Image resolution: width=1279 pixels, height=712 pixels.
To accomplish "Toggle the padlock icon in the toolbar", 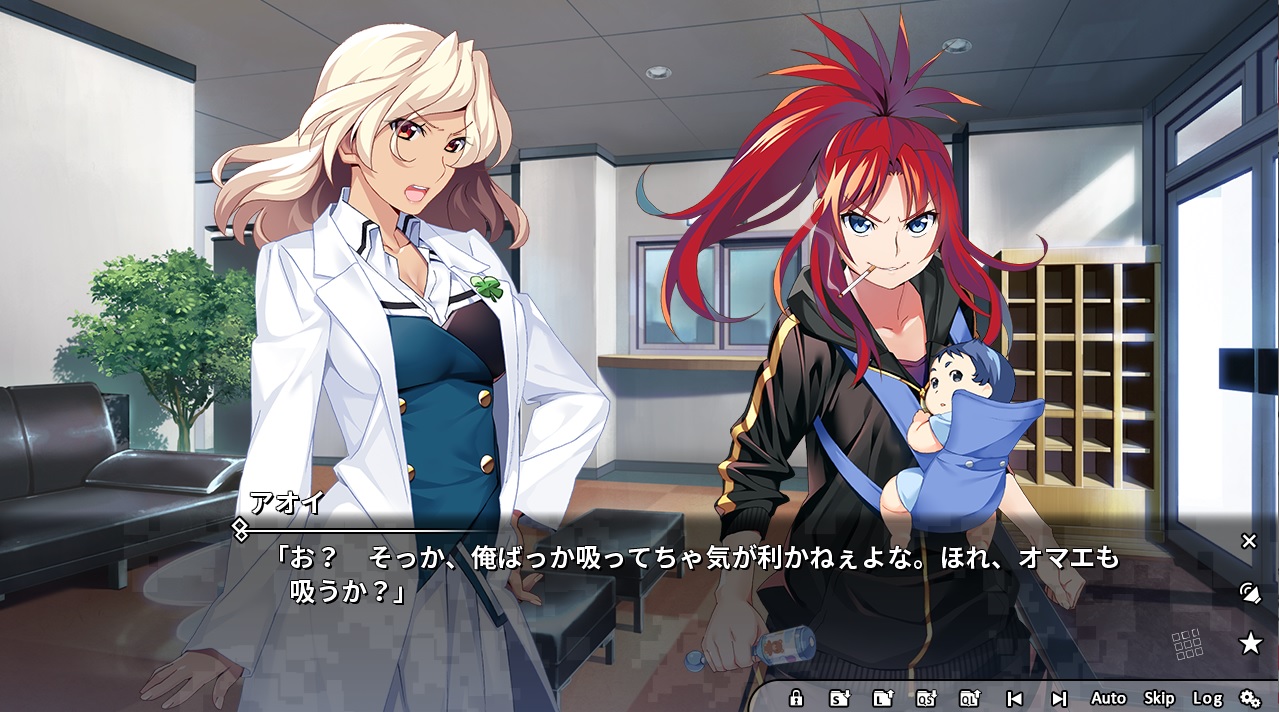I will 796,698.
